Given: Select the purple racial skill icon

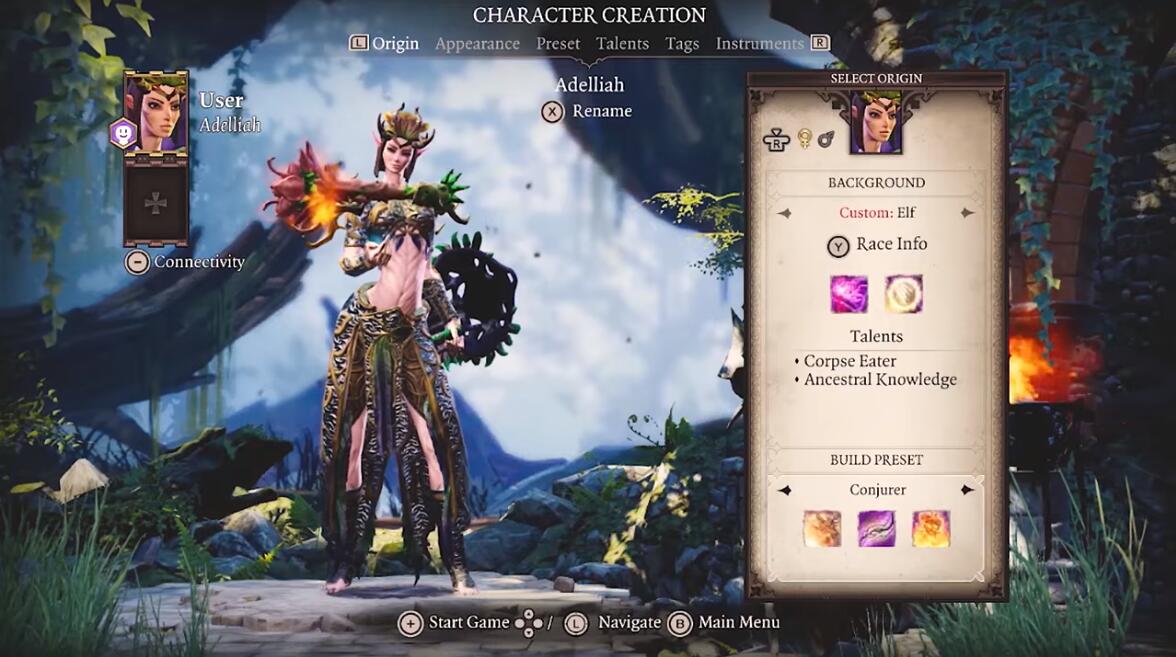Looking at the screenshot, I should click(849, 294).
